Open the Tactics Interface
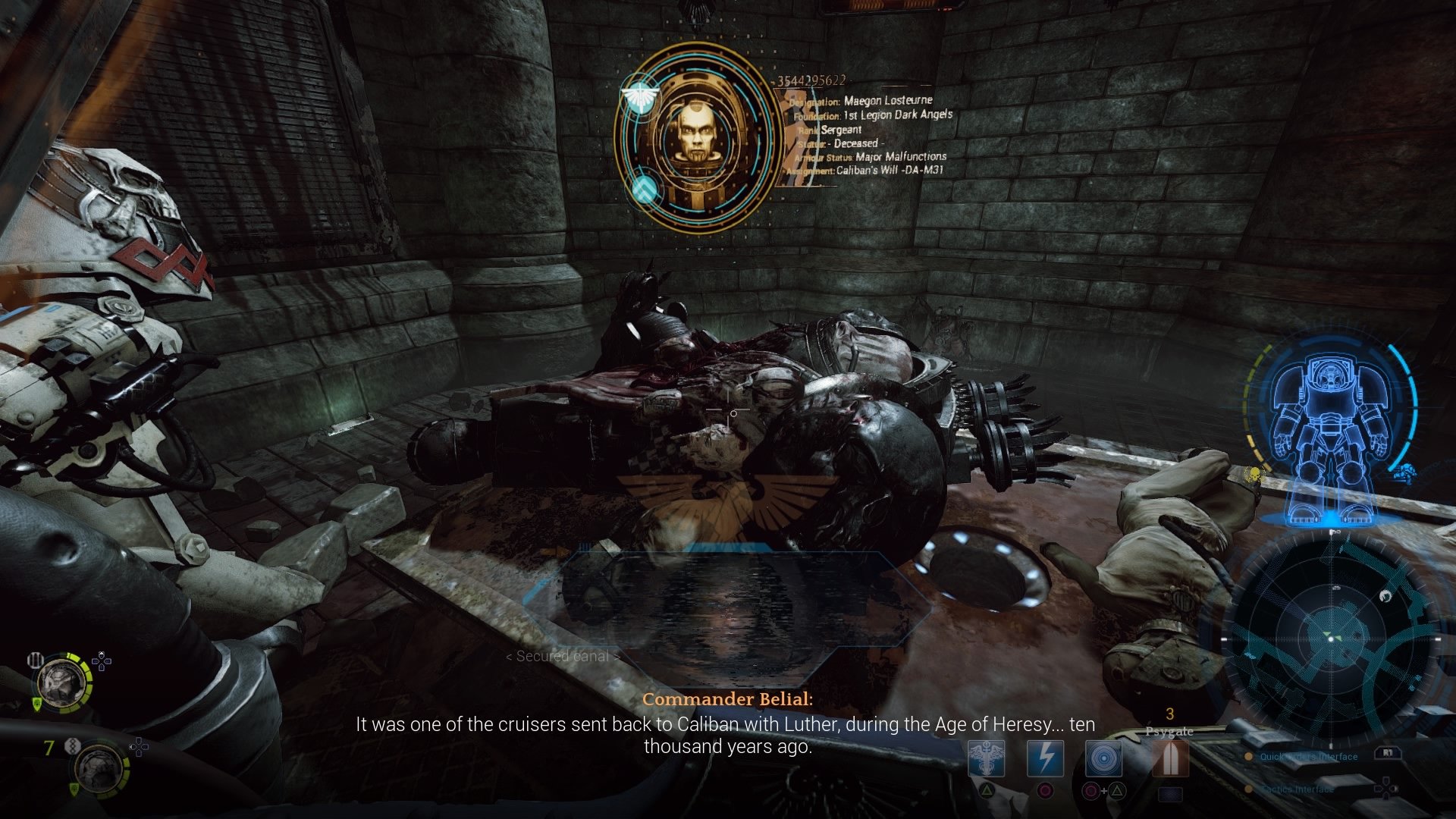Image resolution: width=1456 pixels, height=819 pixels. pyautogui.click(x=1296, y=789)
